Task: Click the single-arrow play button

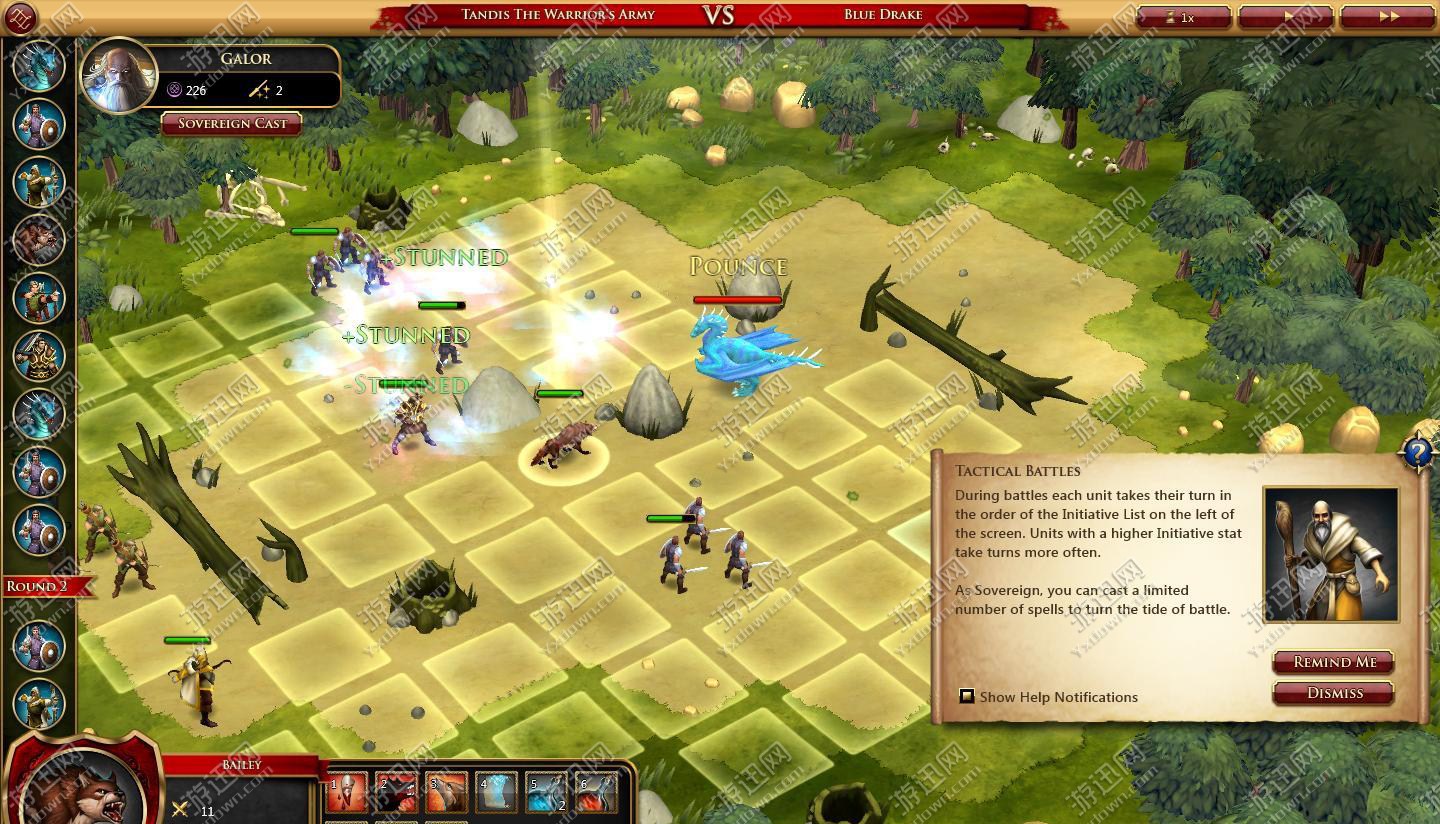Action: point(1285,17)
